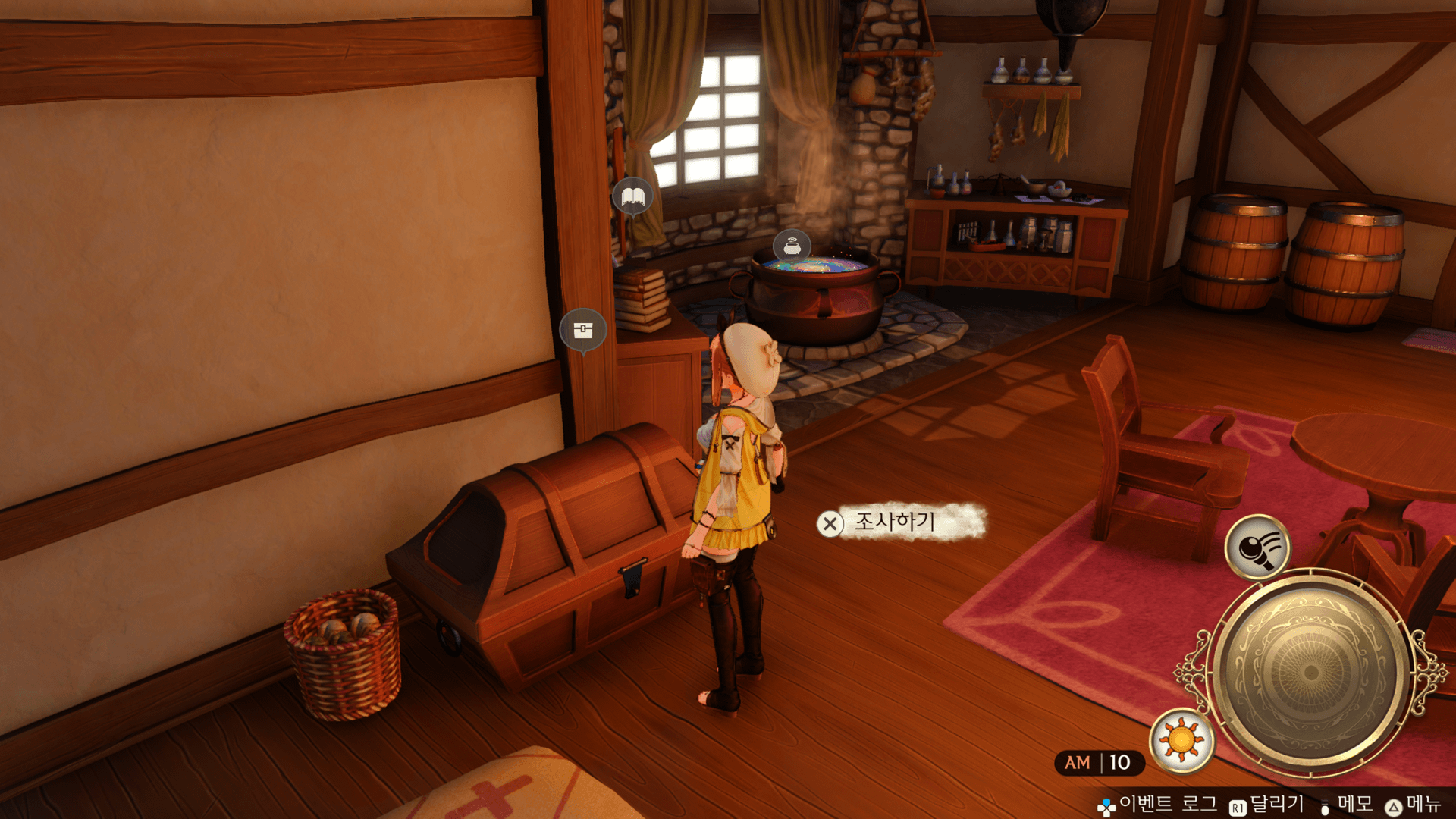The height and width of the screenshot is (819, 1456).
Task: Click the cauldron synthesis marker icon
Action: [792, 246]
